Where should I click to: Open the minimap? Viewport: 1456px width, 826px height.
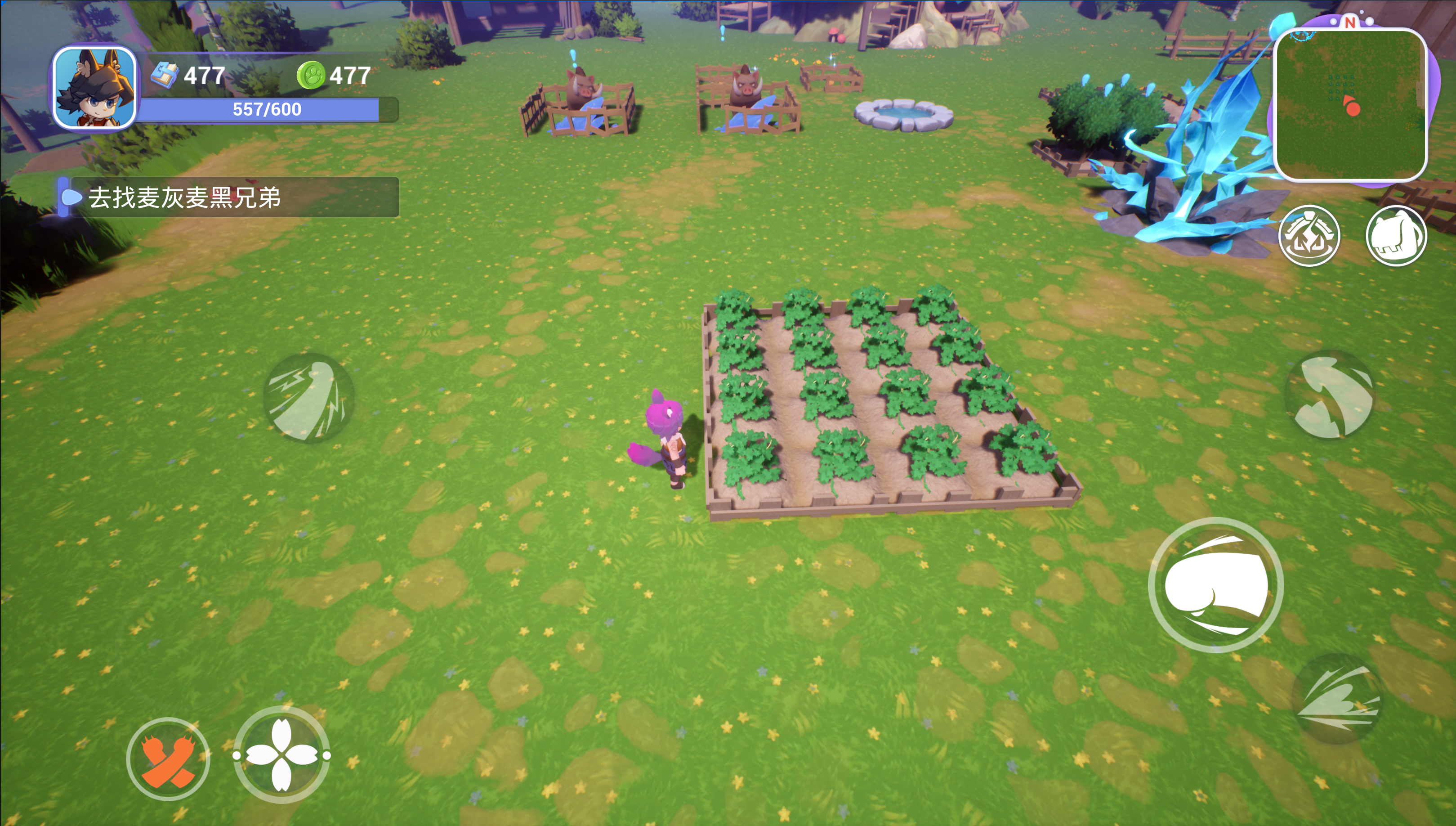point(1349,104)
